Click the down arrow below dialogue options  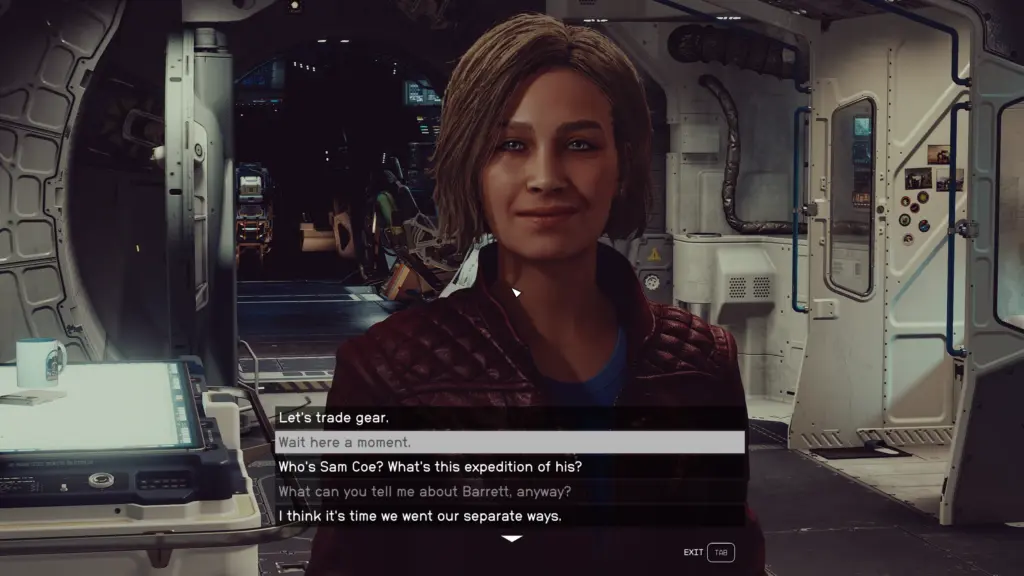(x=511, y=539)
